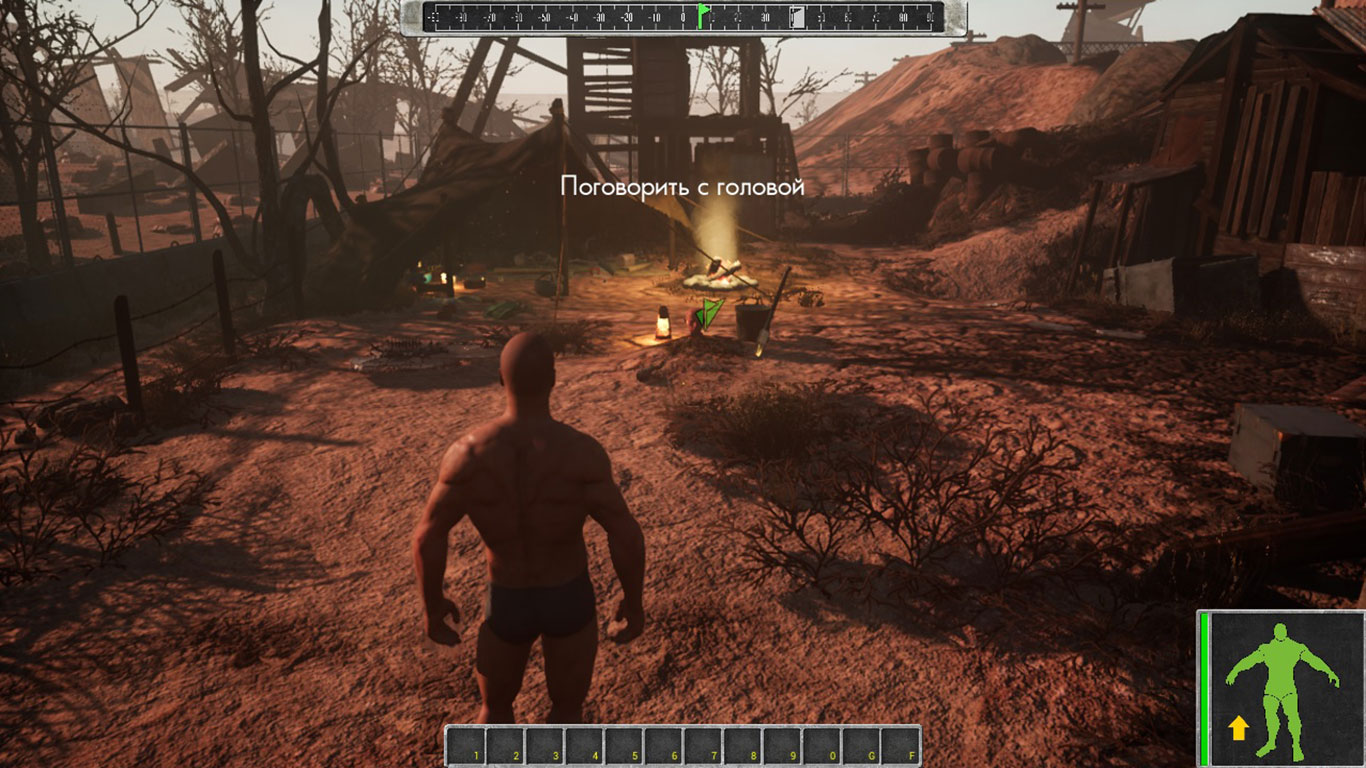Pick the hotbar slot labeled 0
The width and height of the screenshot is (1366, 768).
[822, 746]
